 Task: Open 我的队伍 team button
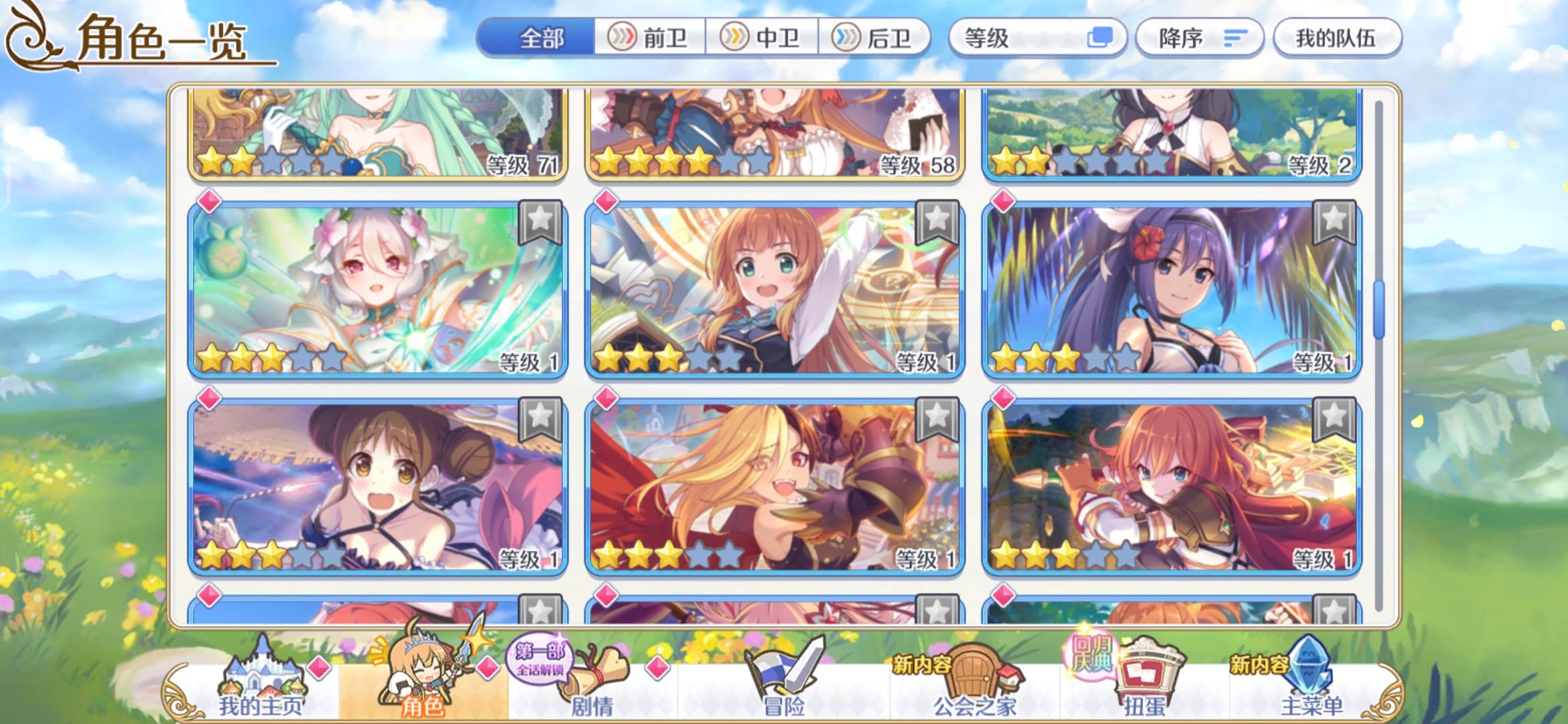coord(1337,38)
